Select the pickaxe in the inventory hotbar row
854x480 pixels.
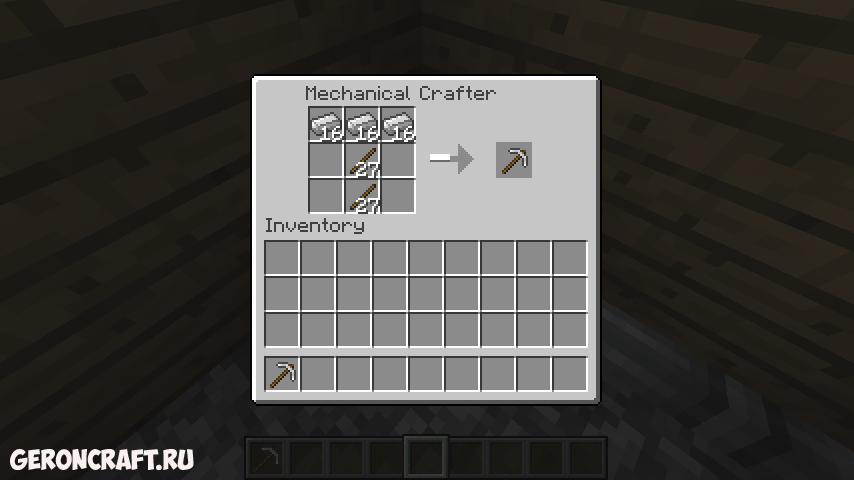pyautogui.click(x=282, y=374)
